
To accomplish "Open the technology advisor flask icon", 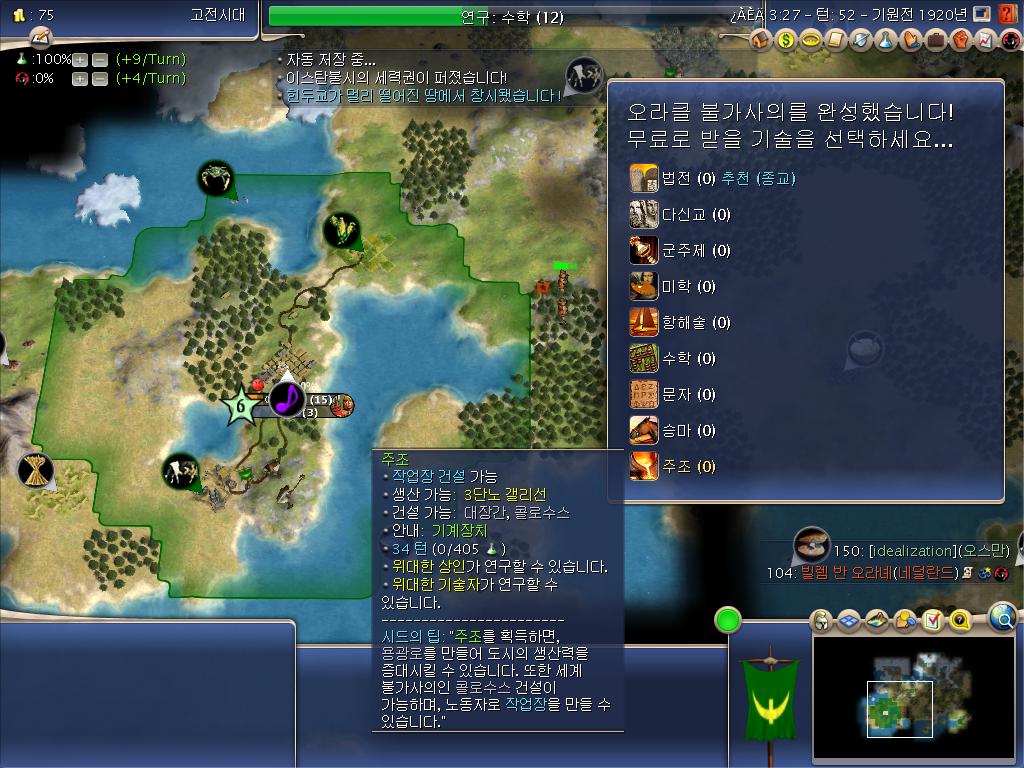I will coord(885,41).
